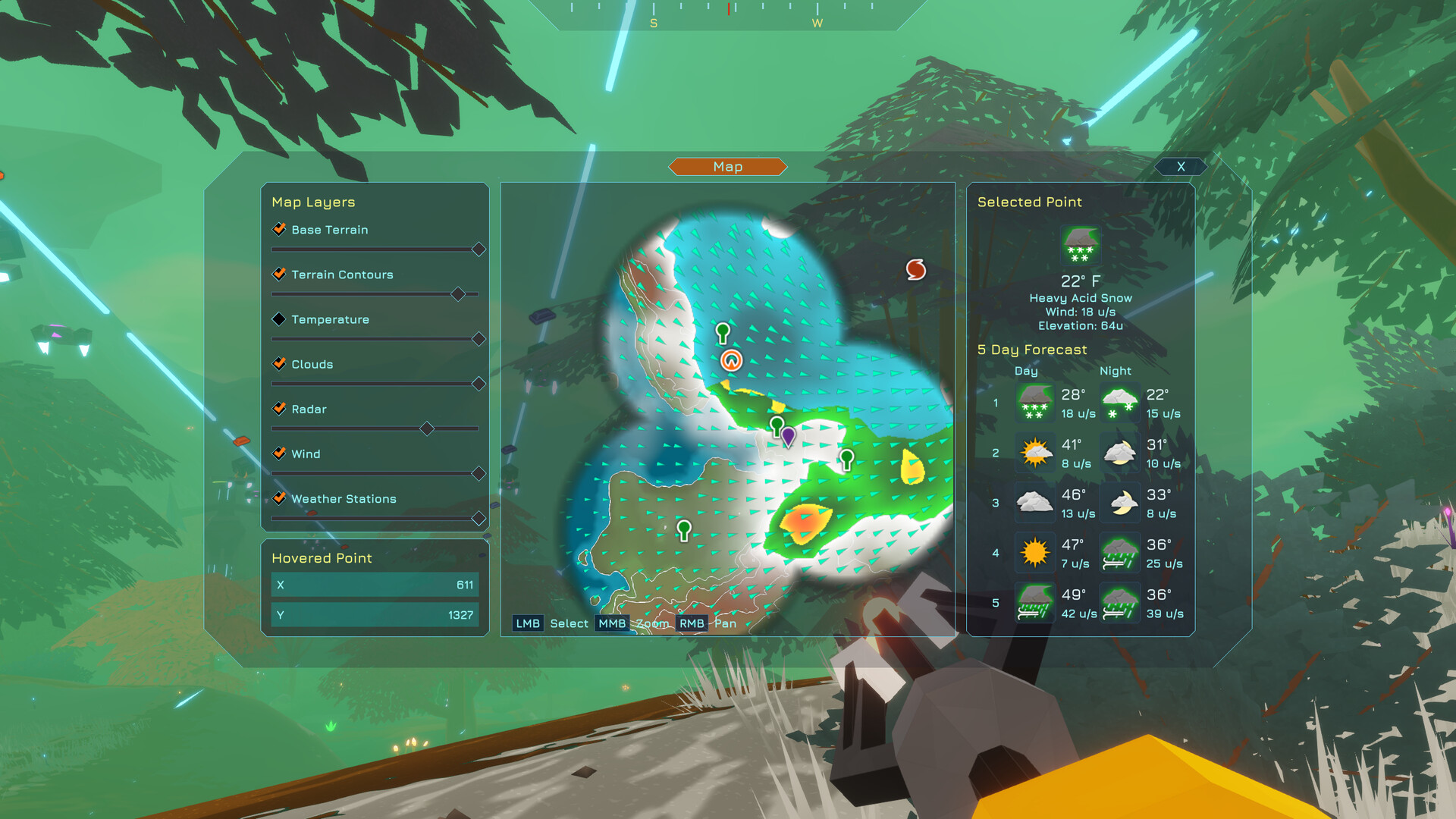Select the green weather station pin near map center

(775, 424)
